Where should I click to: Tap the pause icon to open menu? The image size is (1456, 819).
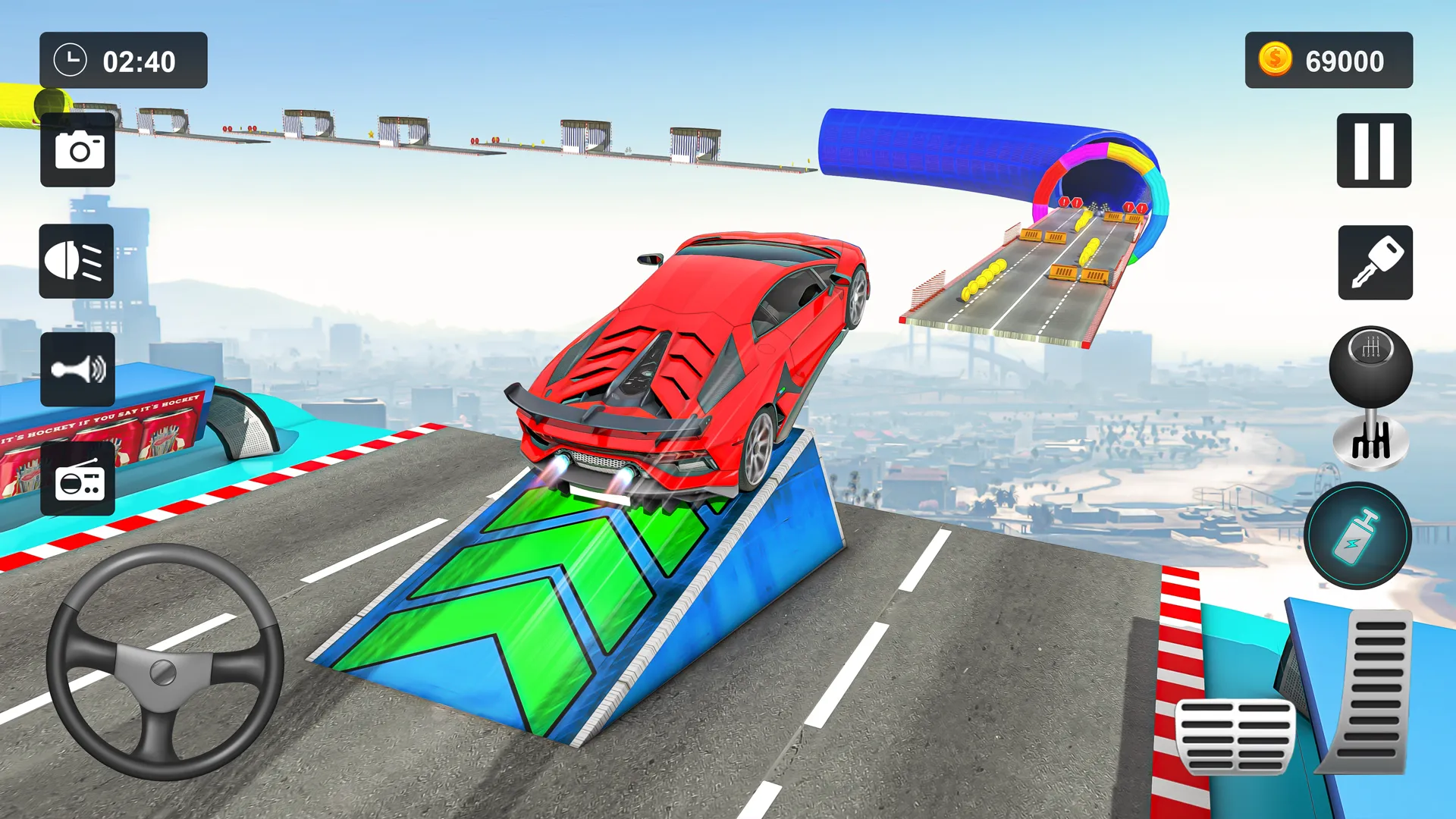pos(1374,149)
